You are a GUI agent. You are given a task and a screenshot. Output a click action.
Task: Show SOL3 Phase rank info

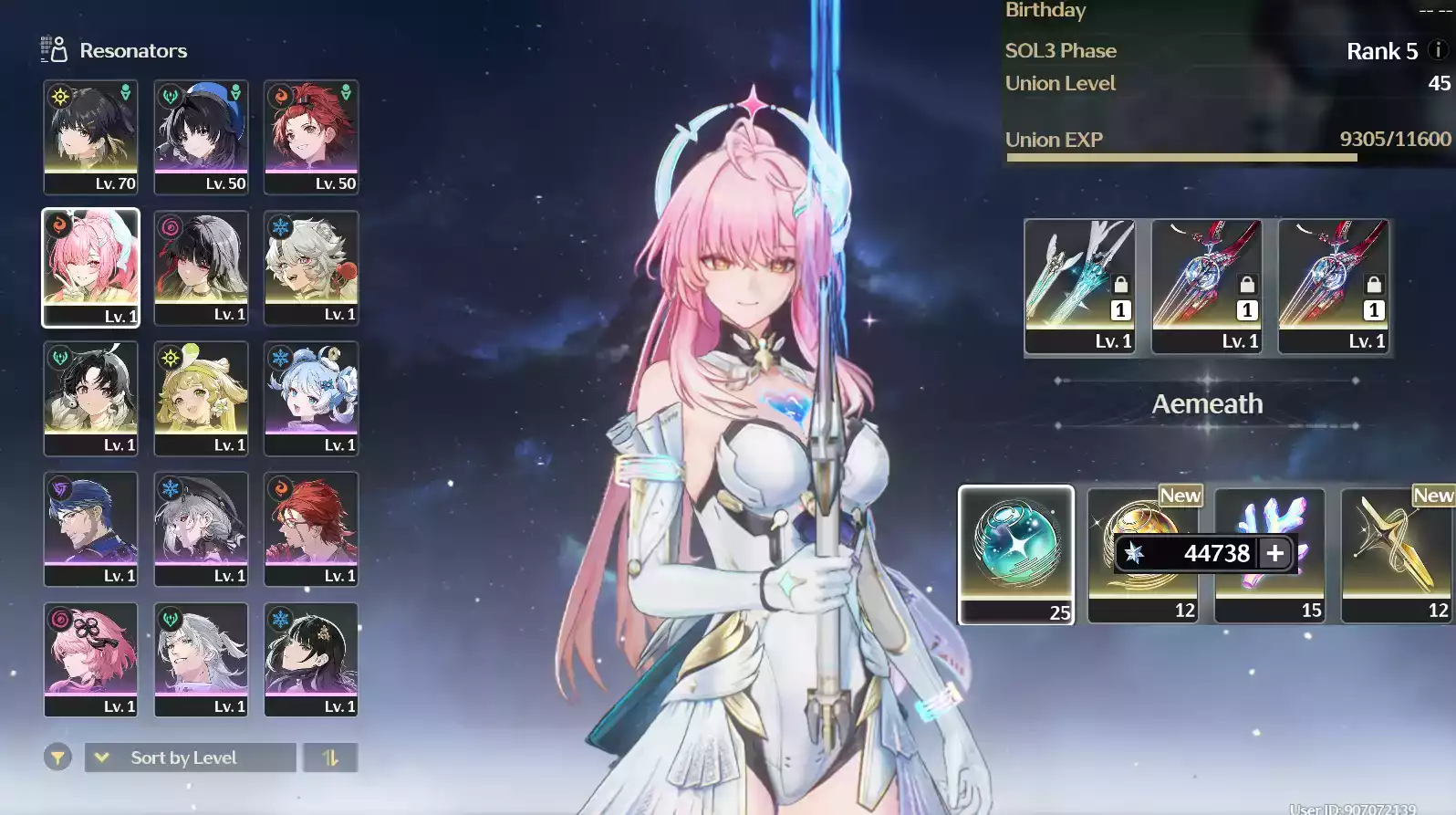click(x=1438, y=51)
